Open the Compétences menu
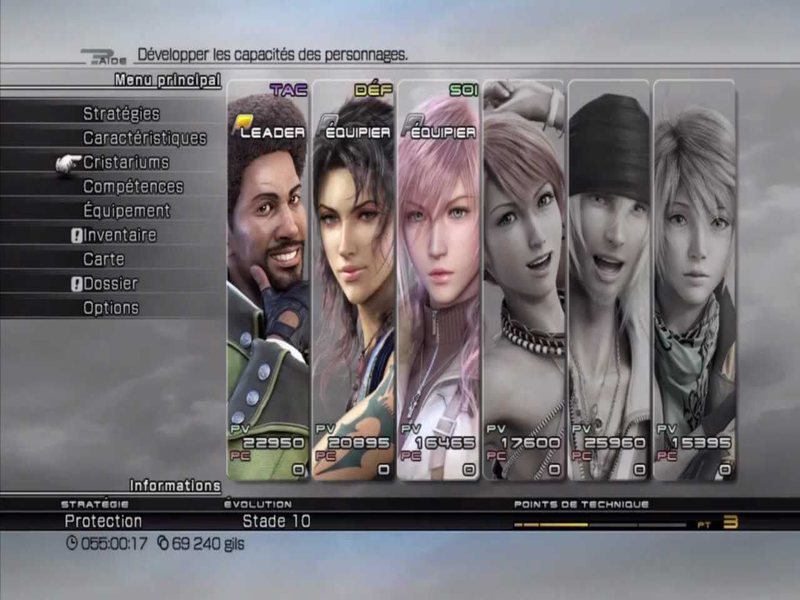Screen dimensions: 800x600 [133, 186]
